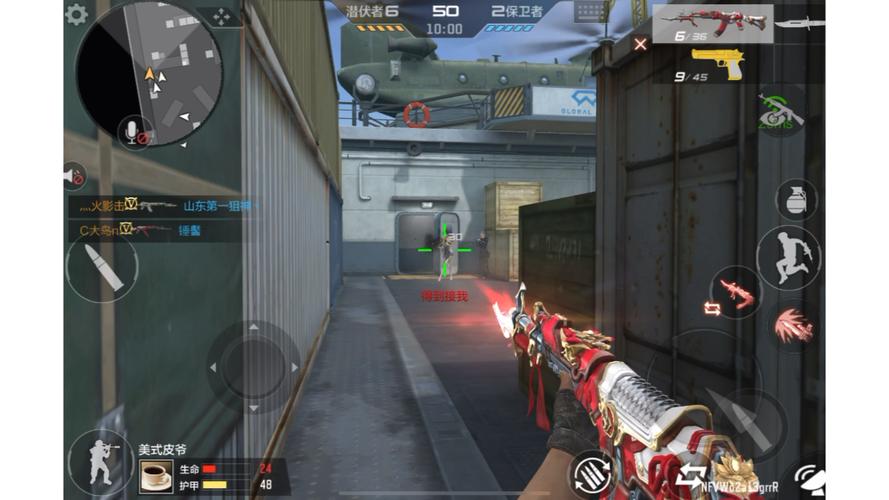Screen dimensions: 889x500
Task: Open the keyboard chat icon
Action: tap(591, 11)
